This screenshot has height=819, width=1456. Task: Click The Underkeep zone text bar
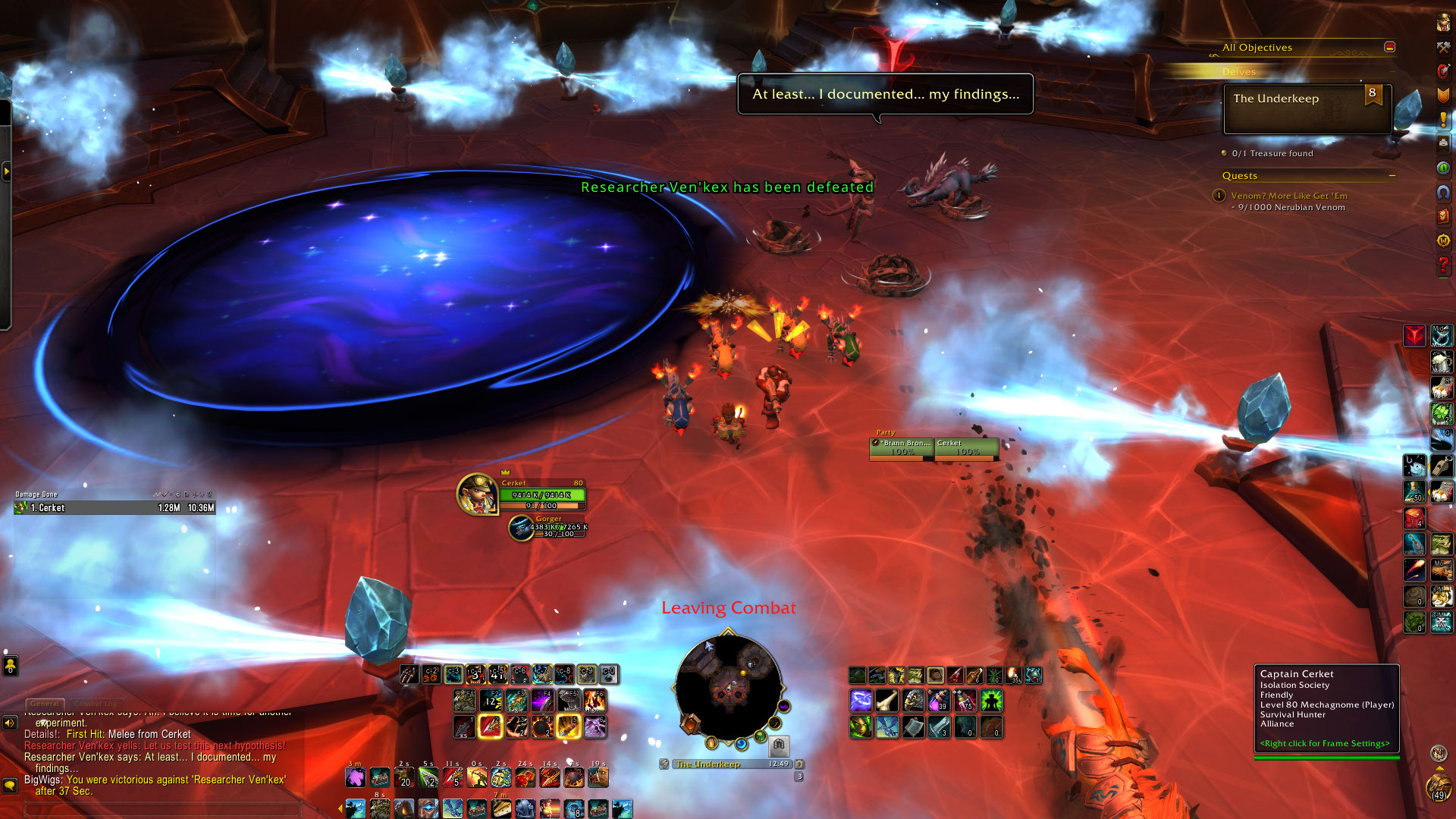point(720,764)
